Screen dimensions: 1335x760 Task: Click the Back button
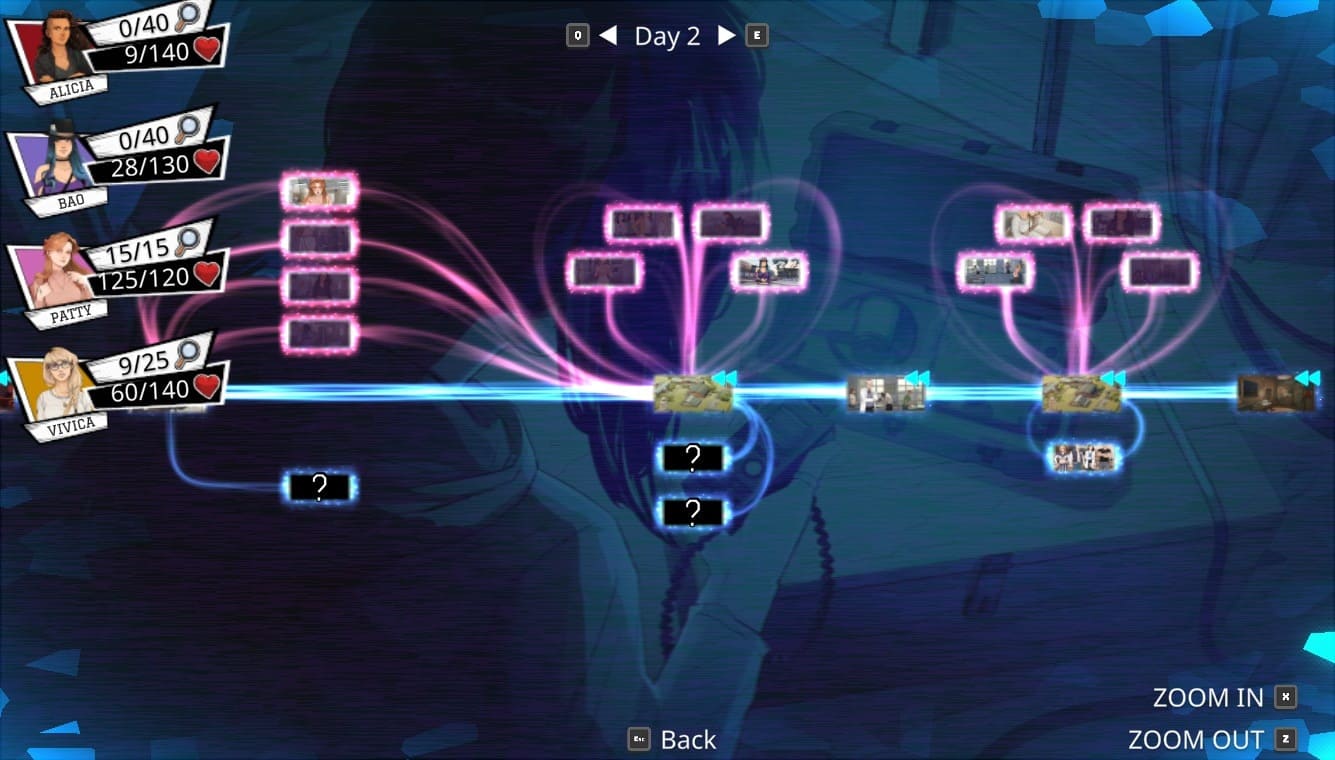tap(688, 740)
